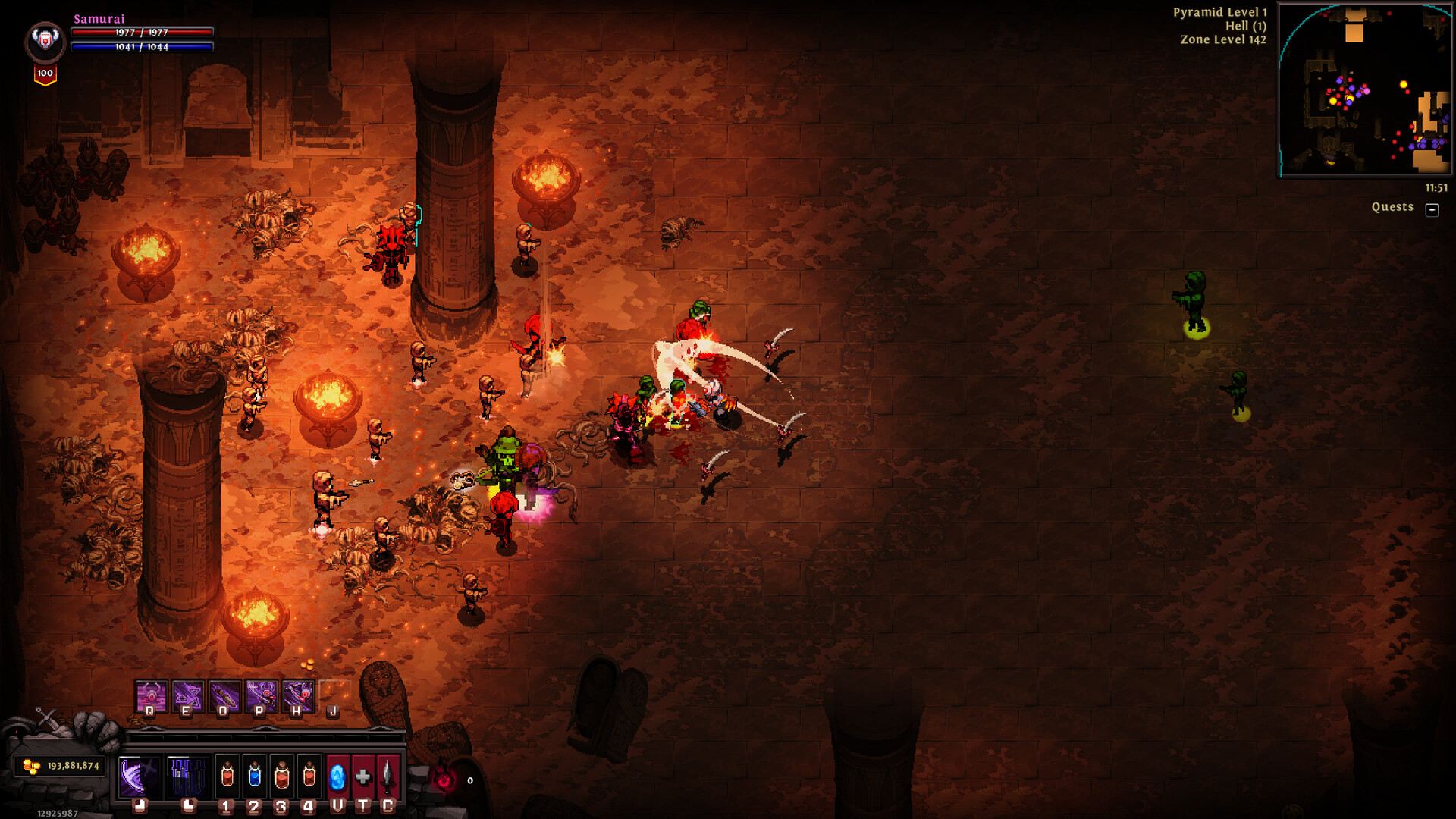Click the Quests label near the minimap
The image size is (1456, 819).
point(1393,207)
